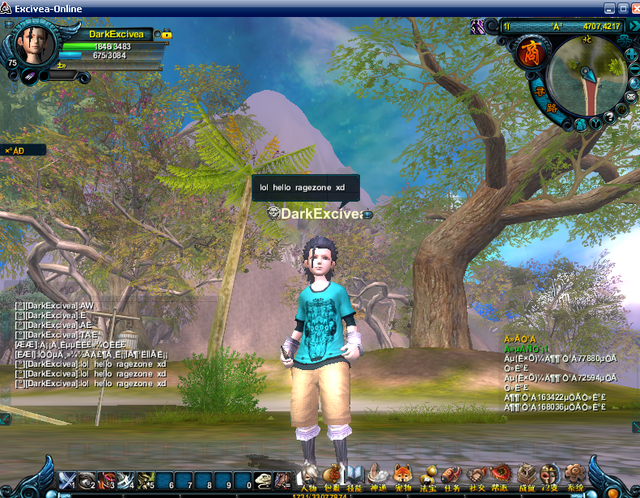Open the book icon in the bottom menu
The image size is (640, 498).
(352, 473)
